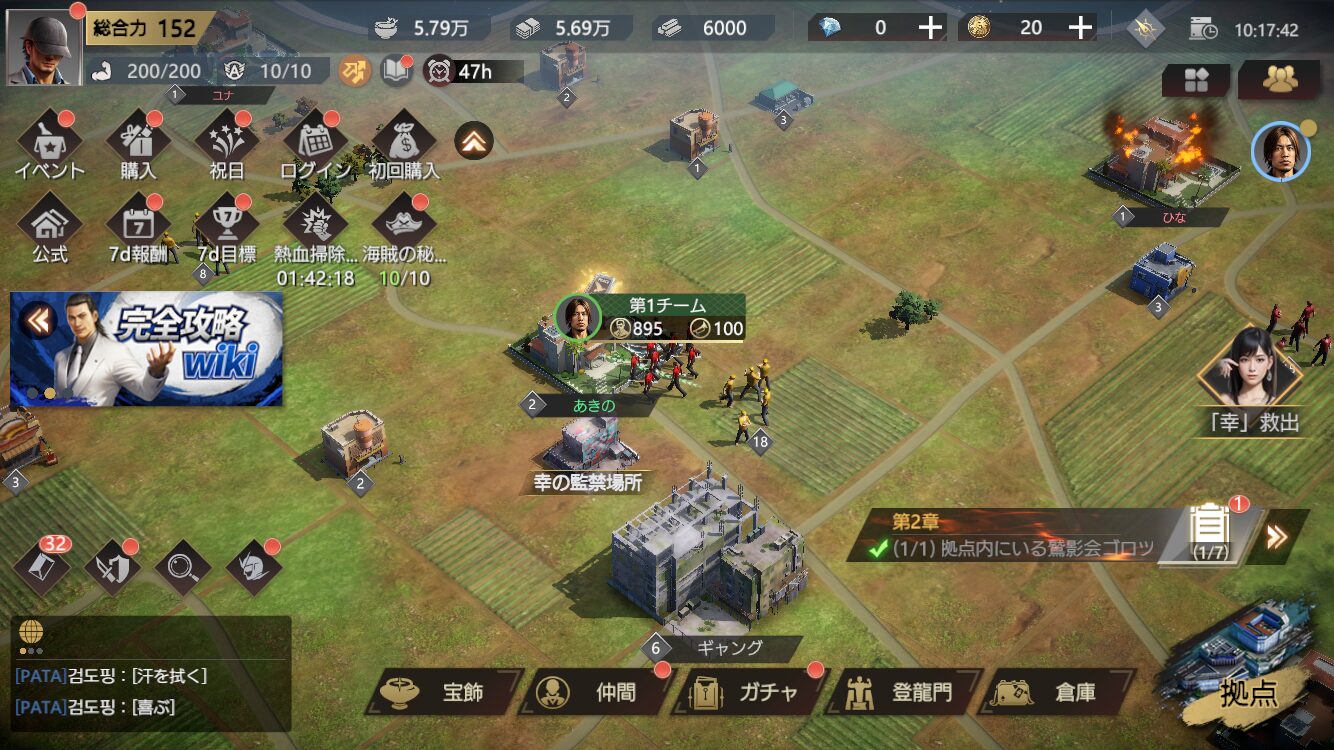Add diamonds with the plus button
Screen dimensions: 1334x750
click(x=930, y=28)
